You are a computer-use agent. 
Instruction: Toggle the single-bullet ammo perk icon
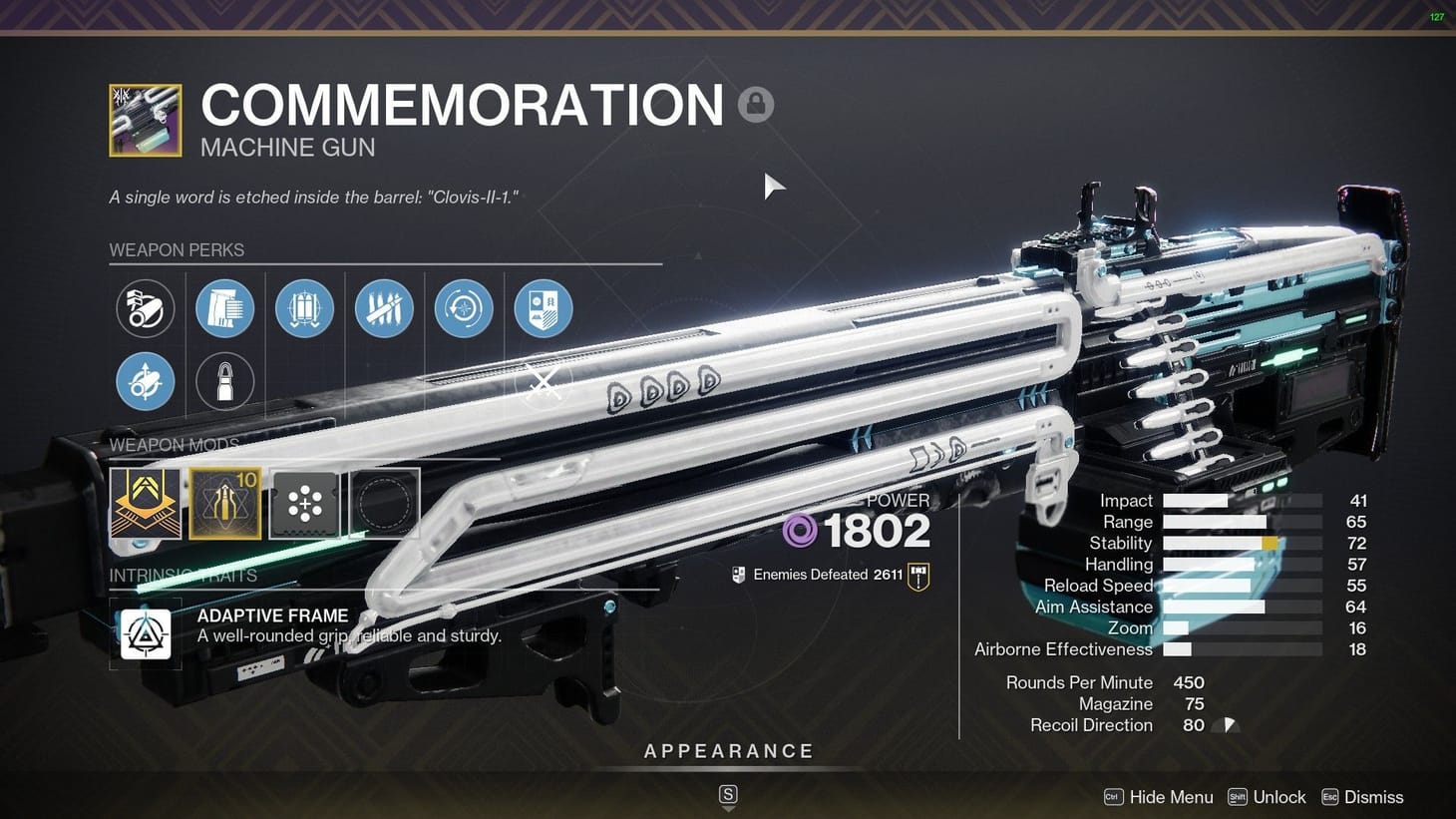pyautogui.click(x=225, y=381)
